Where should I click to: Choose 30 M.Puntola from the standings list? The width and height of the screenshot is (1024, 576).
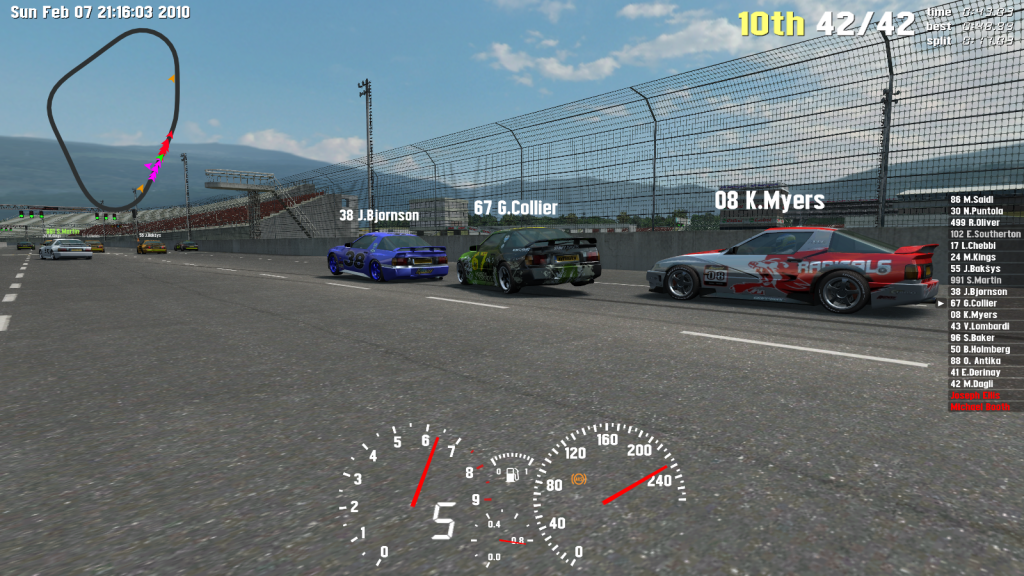(x=973, y=211)
